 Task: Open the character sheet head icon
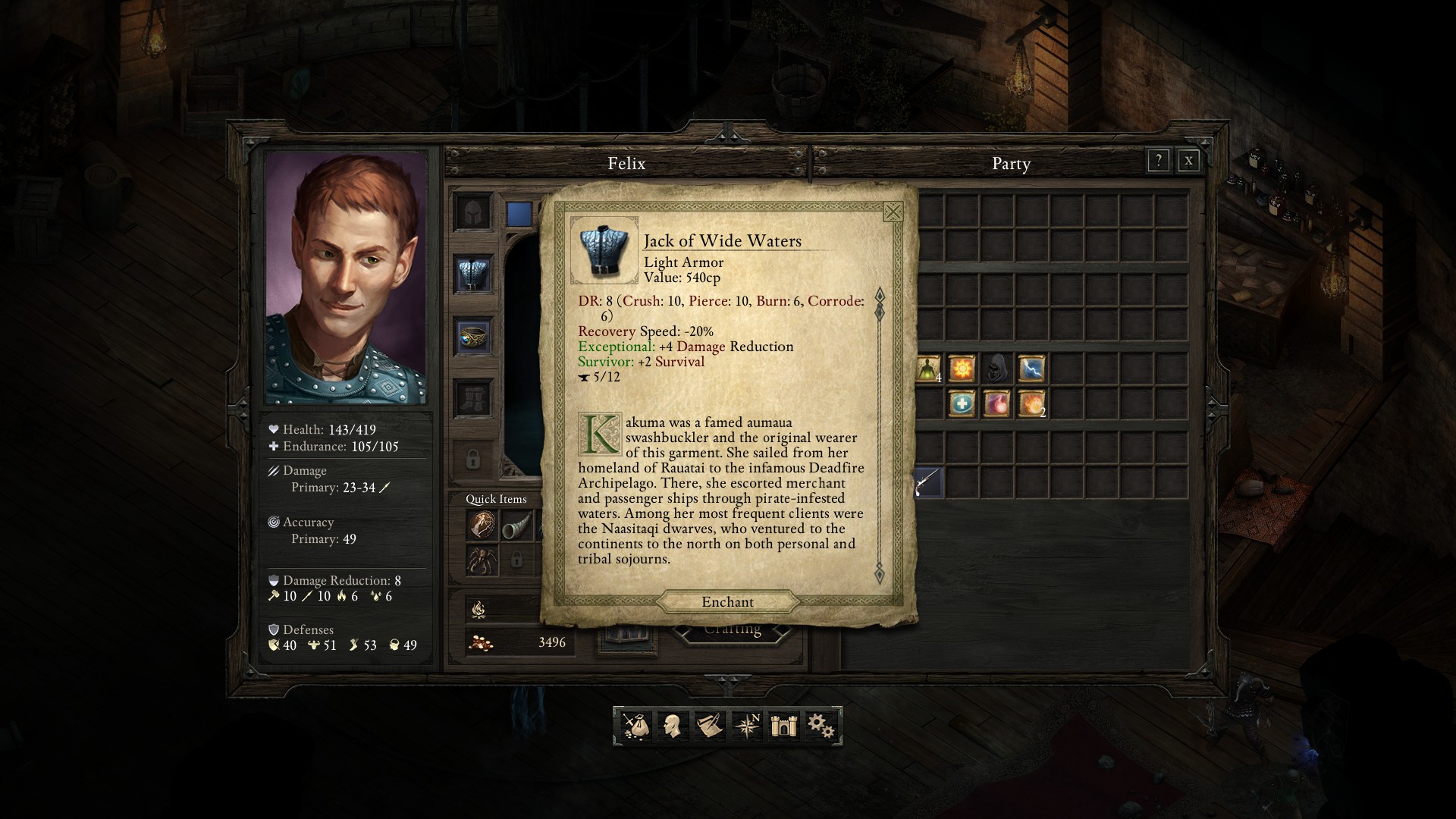[672, 726]
